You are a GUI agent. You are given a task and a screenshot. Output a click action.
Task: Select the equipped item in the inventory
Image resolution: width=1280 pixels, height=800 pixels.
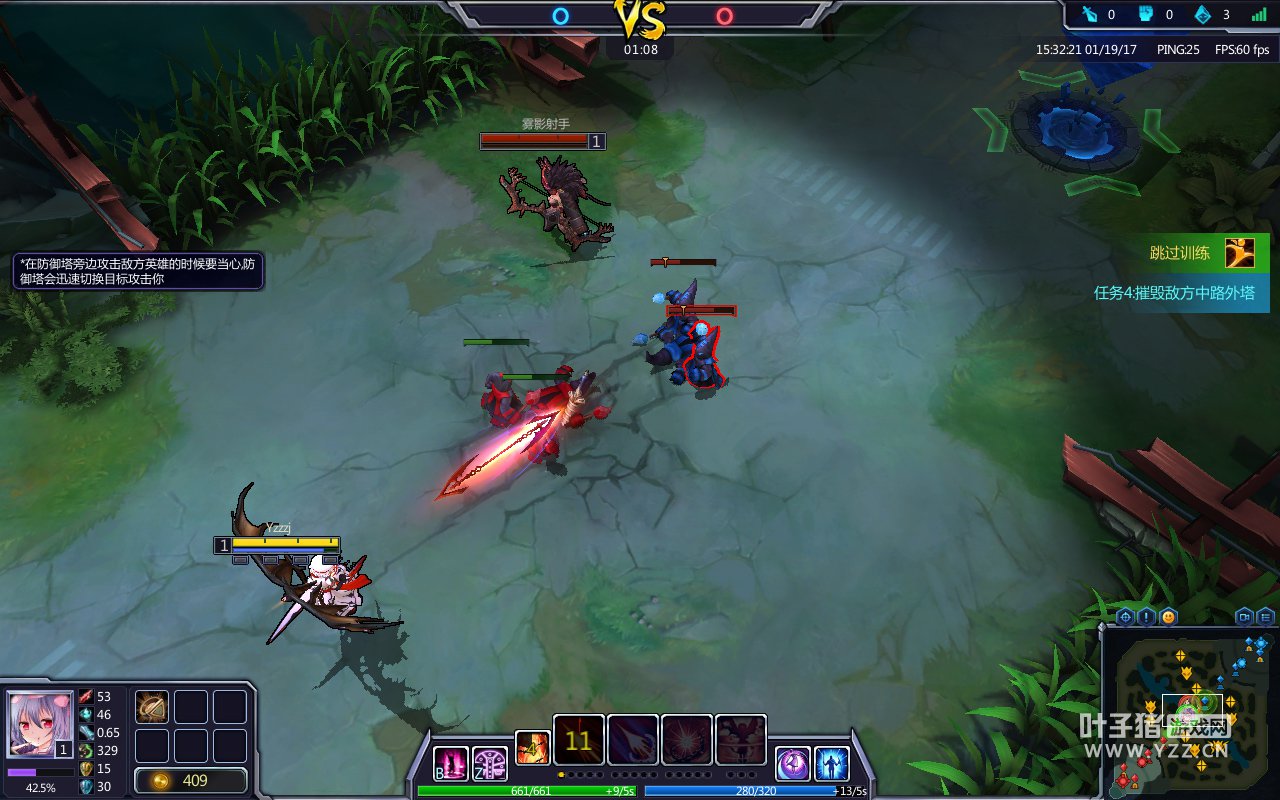(152, 707)
